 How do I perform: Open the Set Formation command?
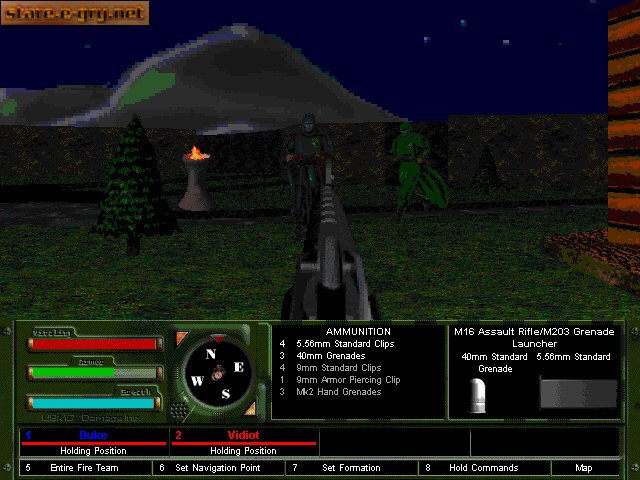pos(351,468)
